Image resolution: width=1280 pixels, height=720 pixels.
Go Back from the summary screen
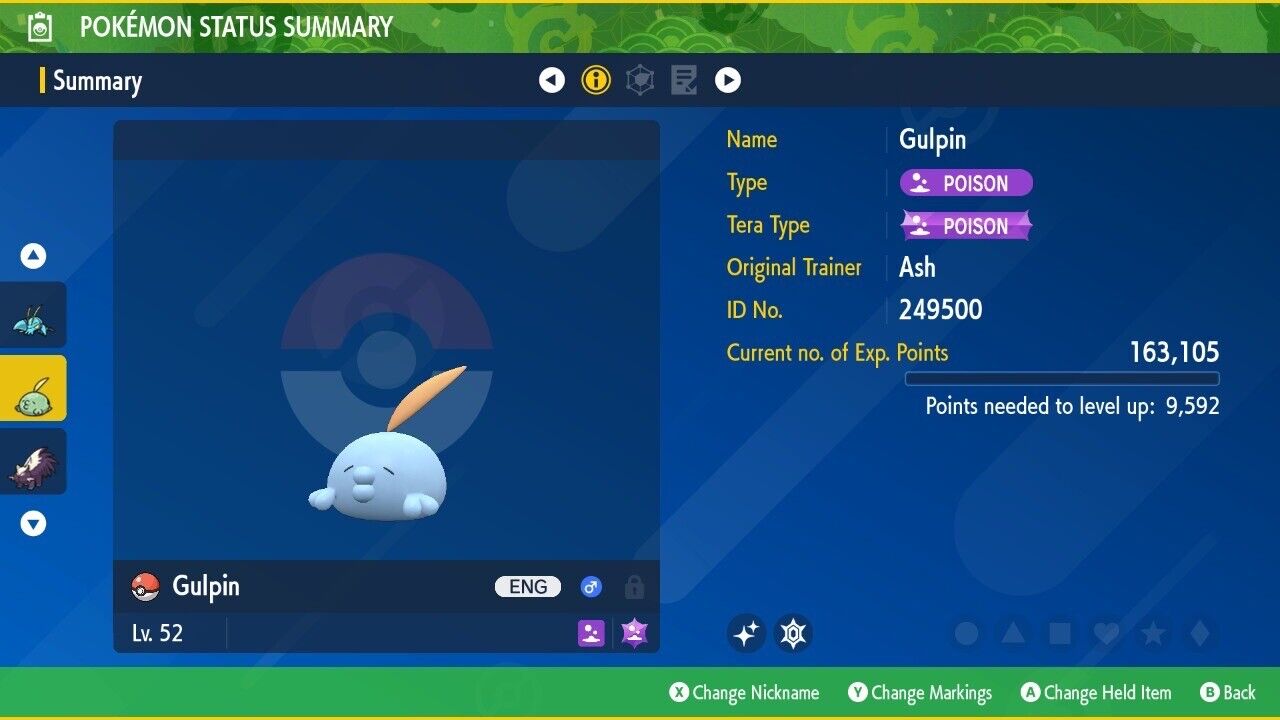(x=1228, y=692)
